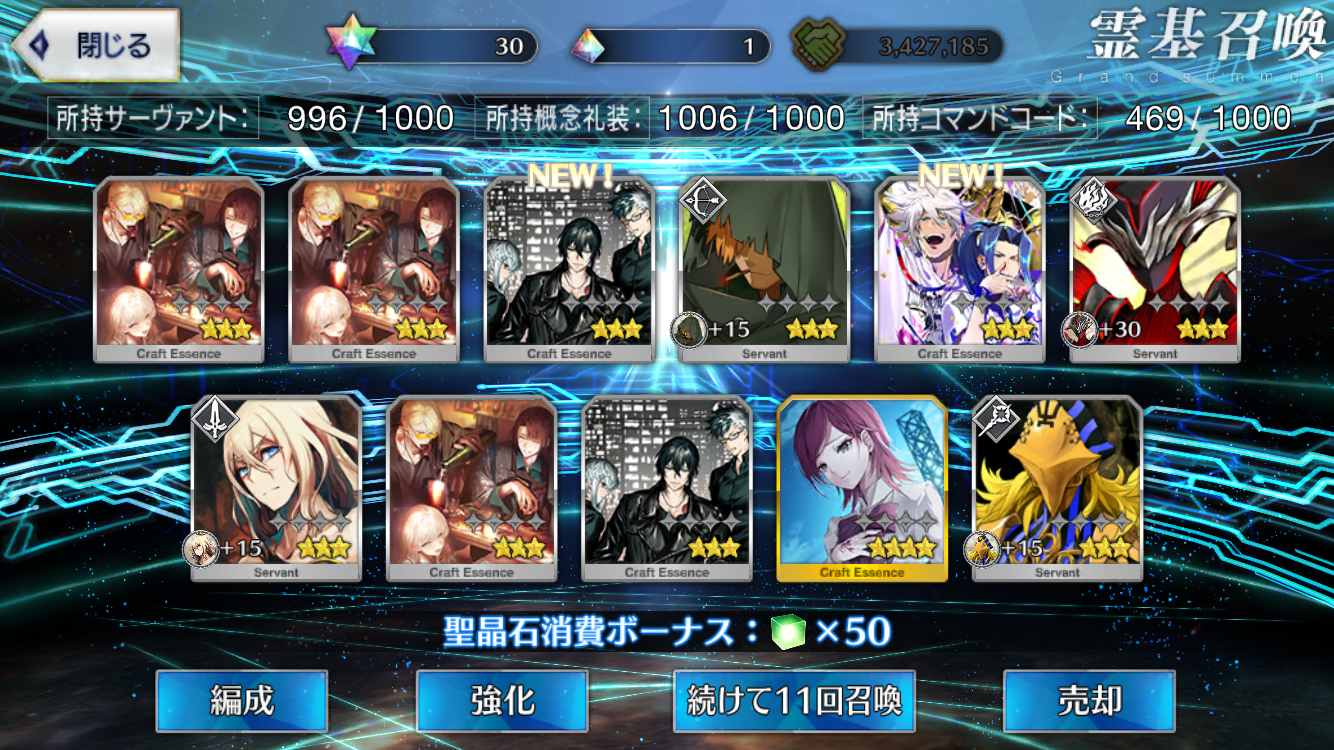Select the red and black Avenger servant card
The width and height of the screenshot is (1334, 750).
[1155, 270]
